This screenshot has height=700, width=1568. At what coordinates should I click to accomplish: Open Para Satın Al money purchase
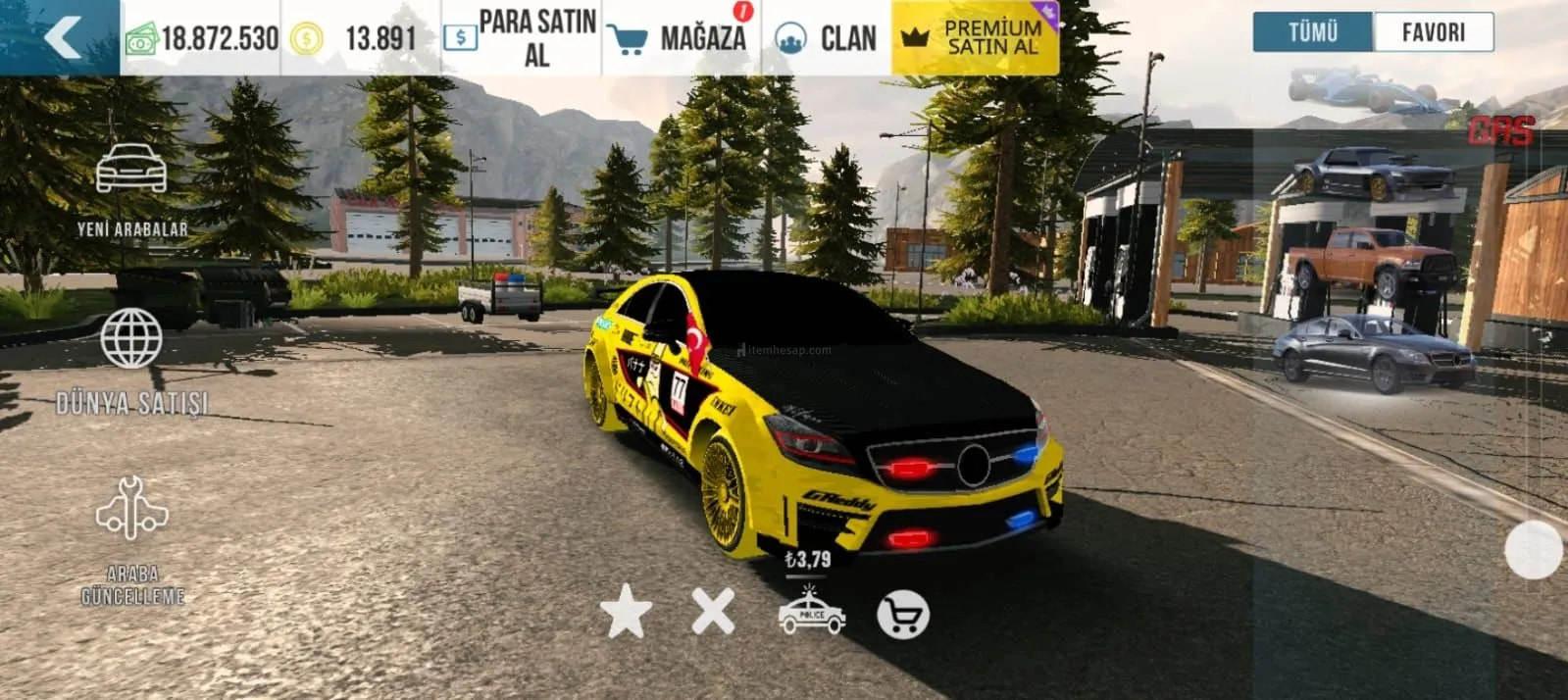click(521, 38)
